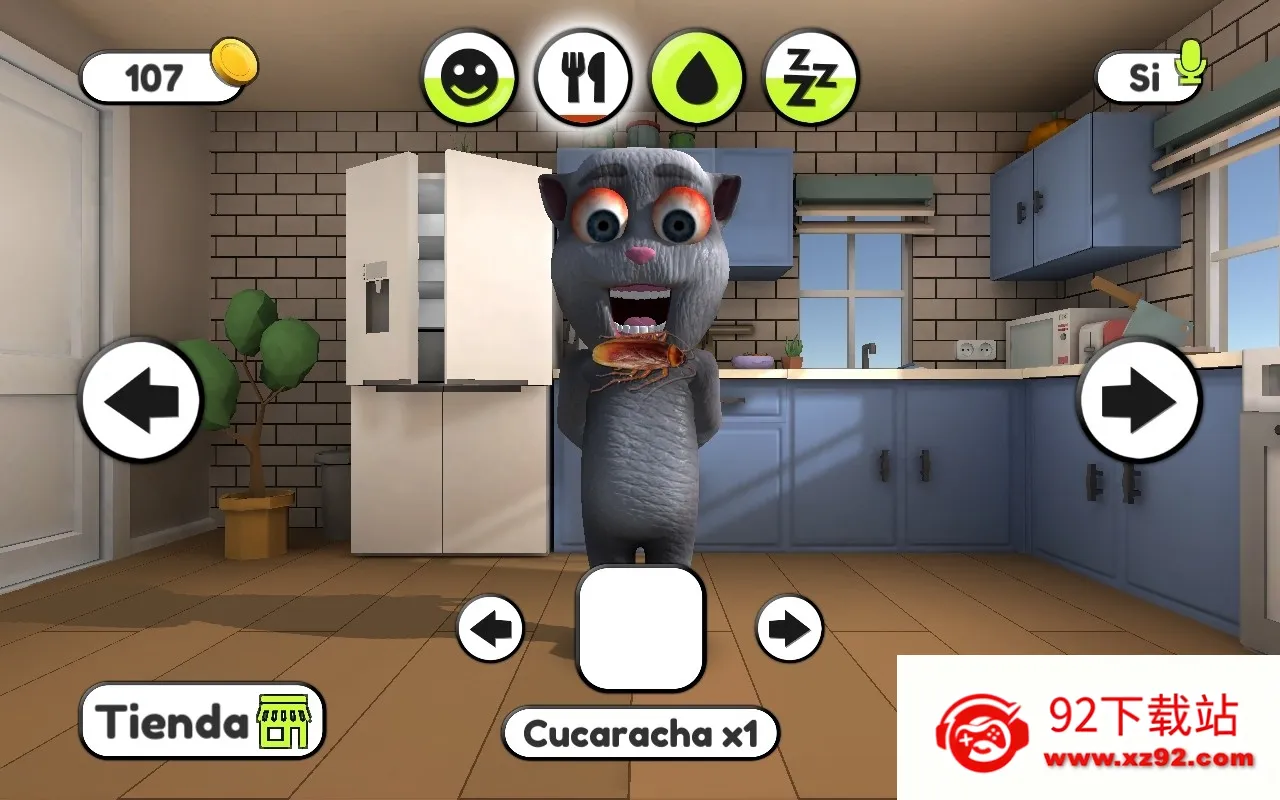Select the happiness smiley face icon
The image size is (1280, 800).
pyautogui.click(x=468, y=78)
